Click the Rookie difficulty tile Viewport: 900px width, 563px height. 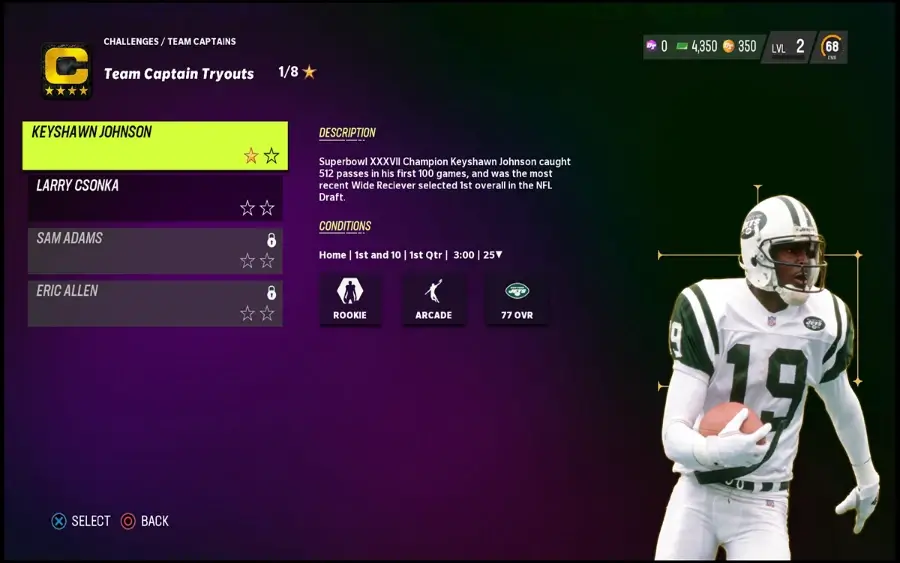click(x=350, y=299)
